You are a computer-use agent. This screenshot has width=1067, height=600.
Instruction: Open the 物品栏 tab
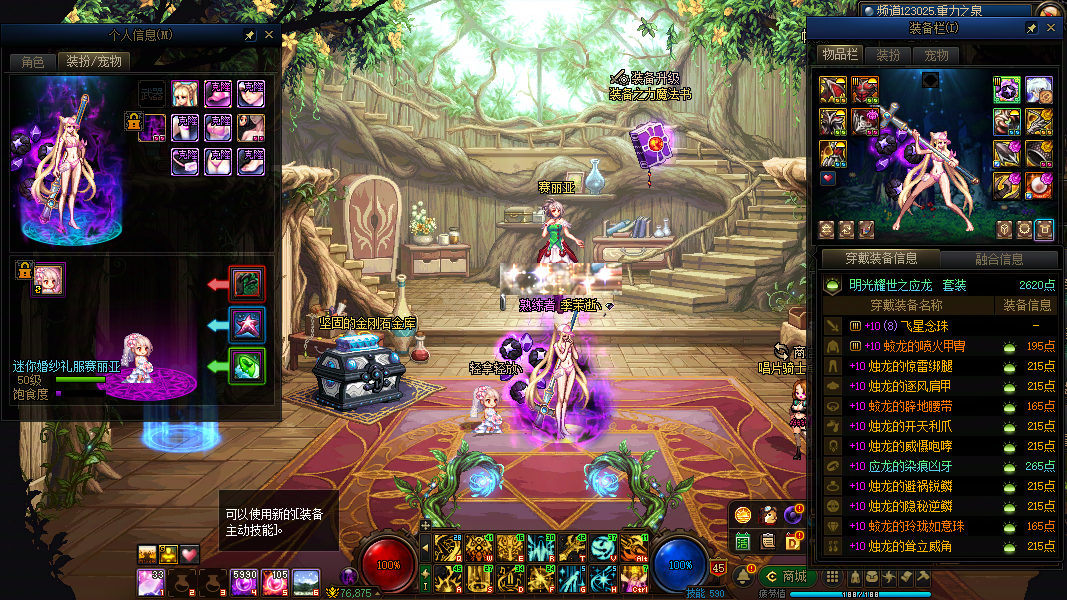pyautogui.click(x=840, y=55)
